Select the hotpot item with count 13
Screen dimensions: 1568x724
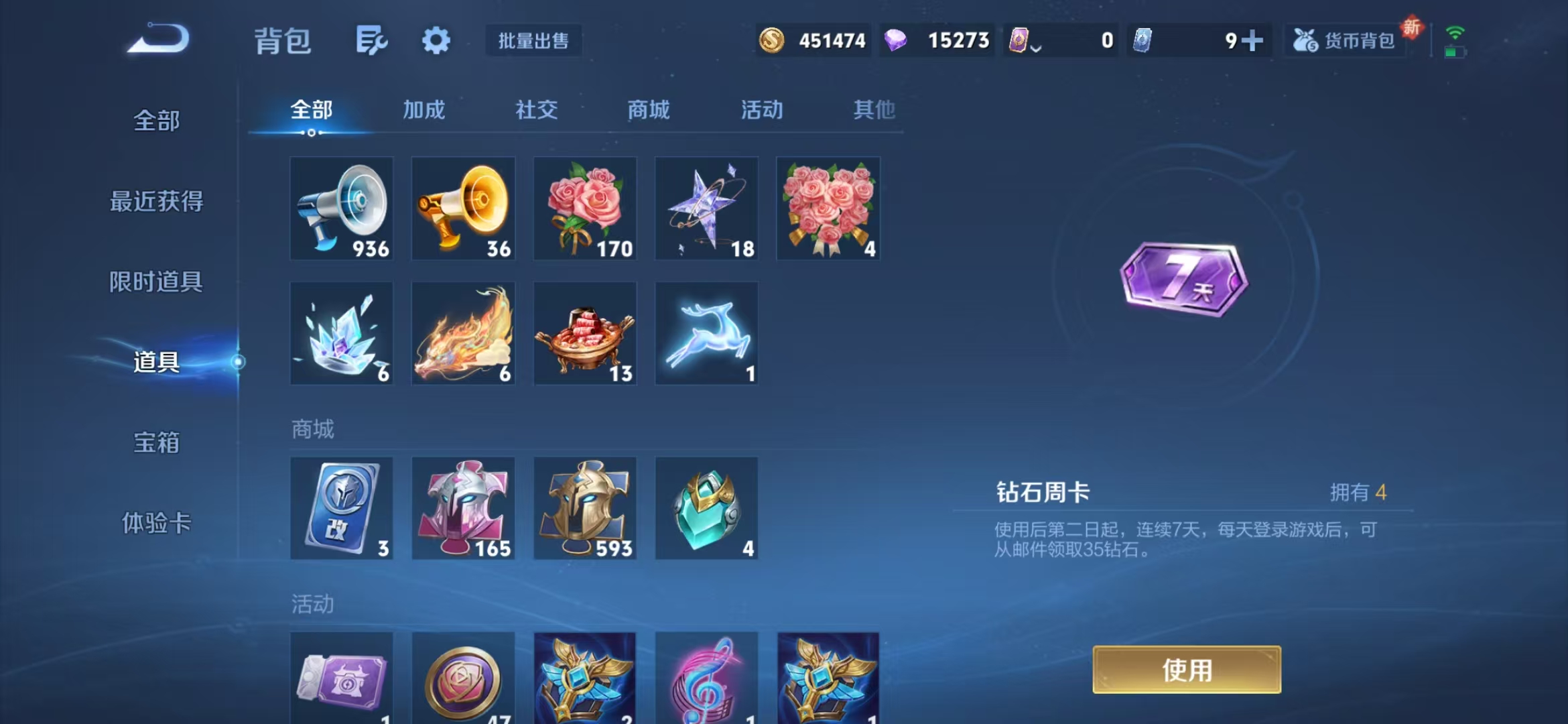pos(585,333)
